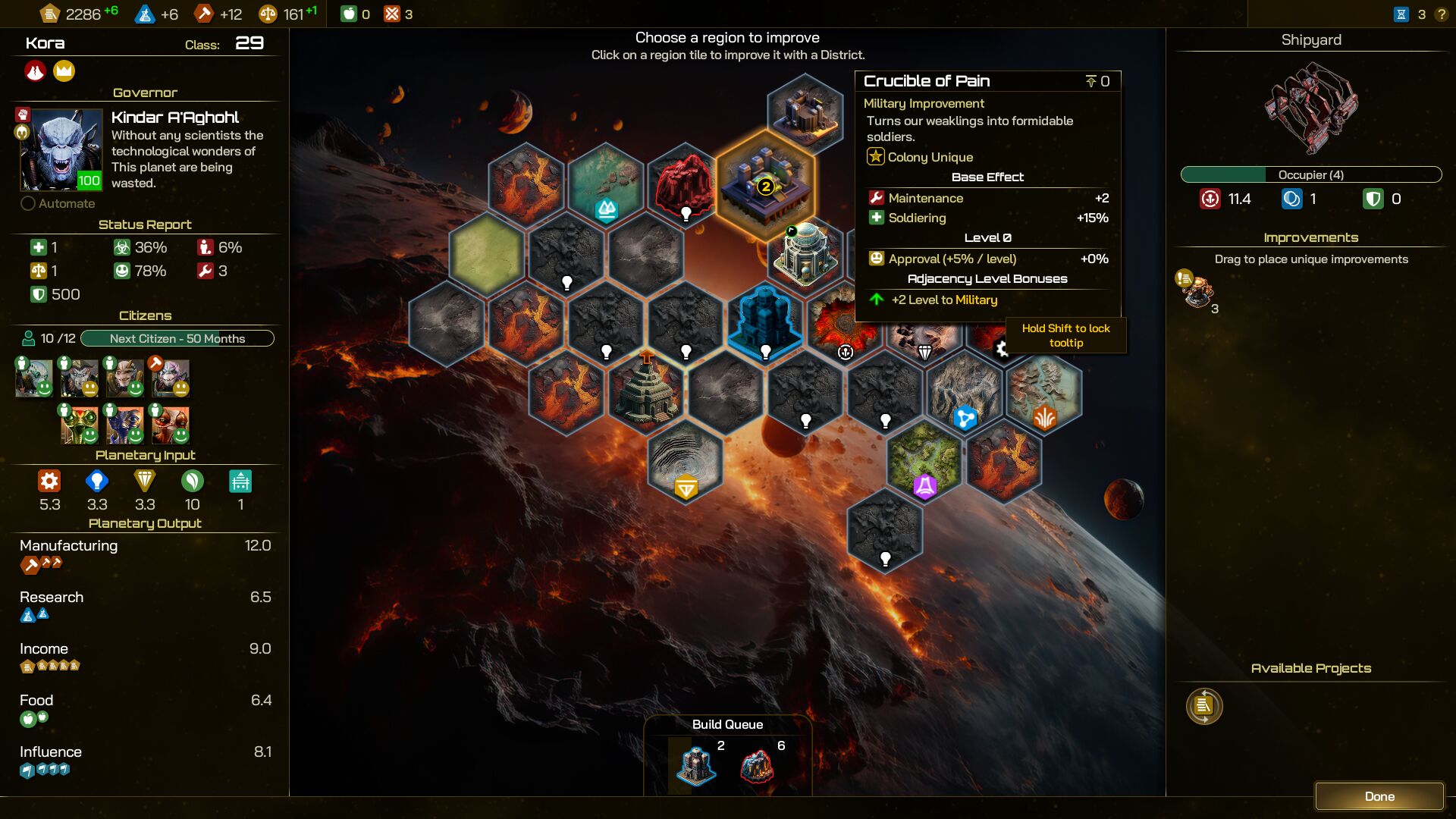Select the Shipyard ship image
The width and height of the screenshot is (1456, 819).
(1310, 106)
